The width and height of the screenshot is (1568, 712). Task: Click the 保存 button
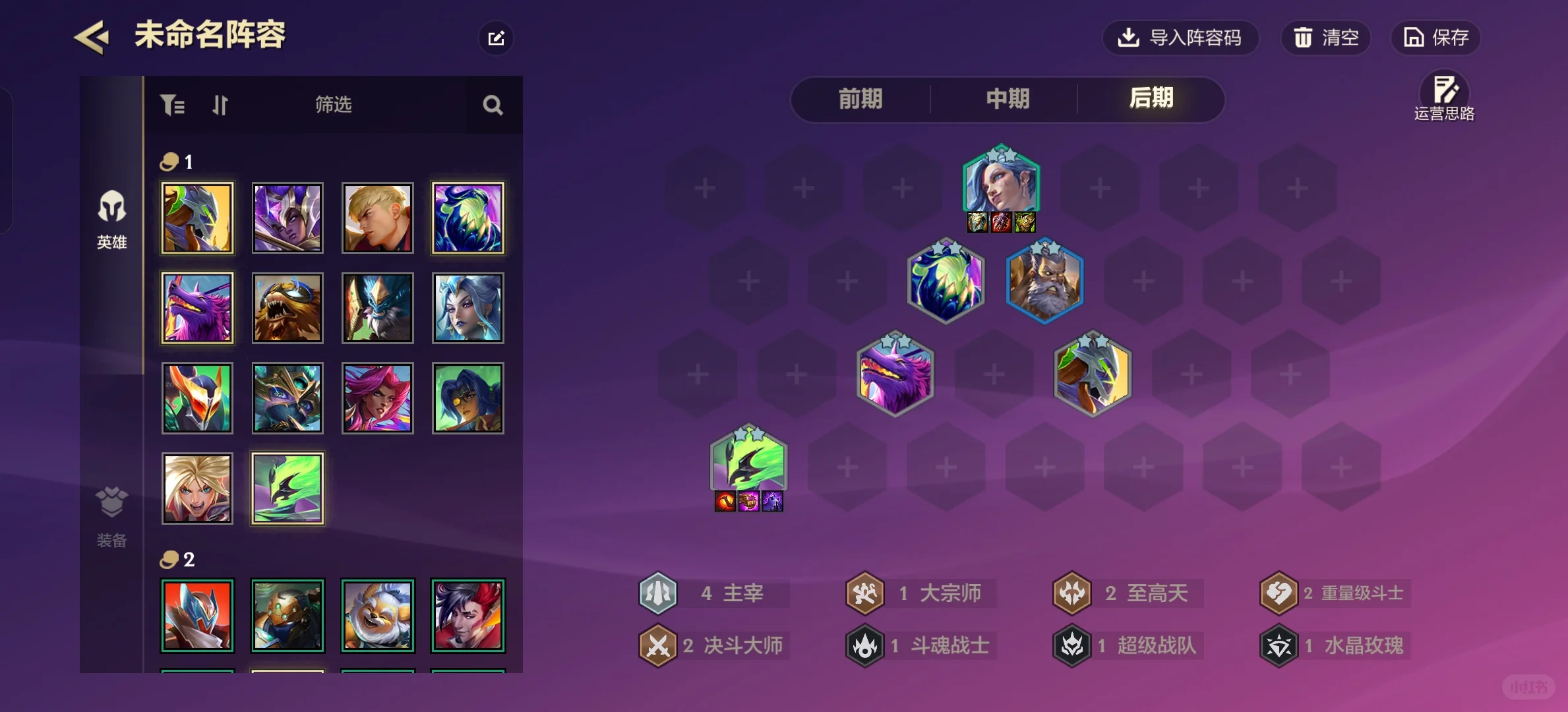click(x=1435, y=38)
